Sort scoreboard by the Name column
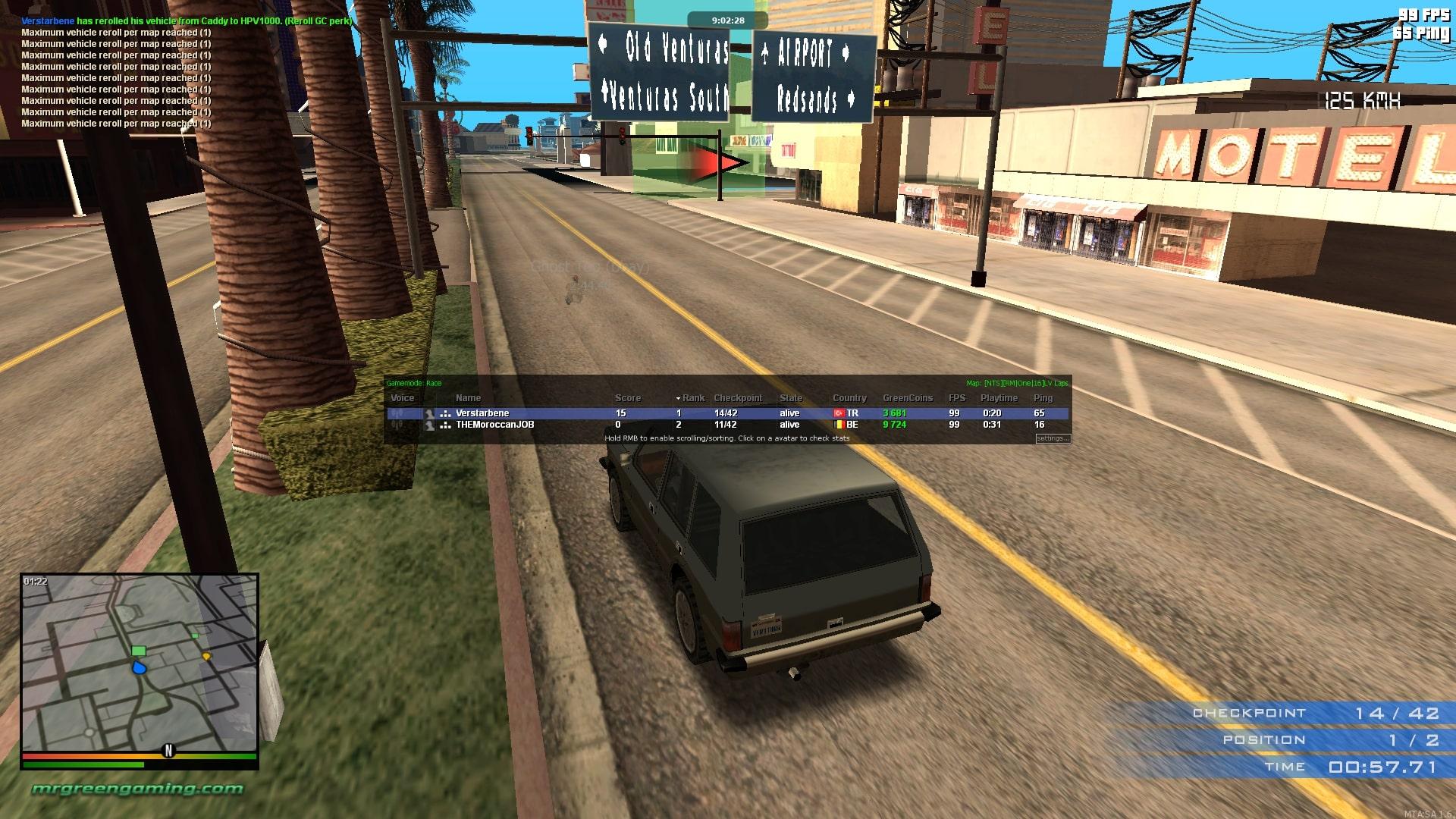Viewport: 1456px width, 819px height. point(468,398)
